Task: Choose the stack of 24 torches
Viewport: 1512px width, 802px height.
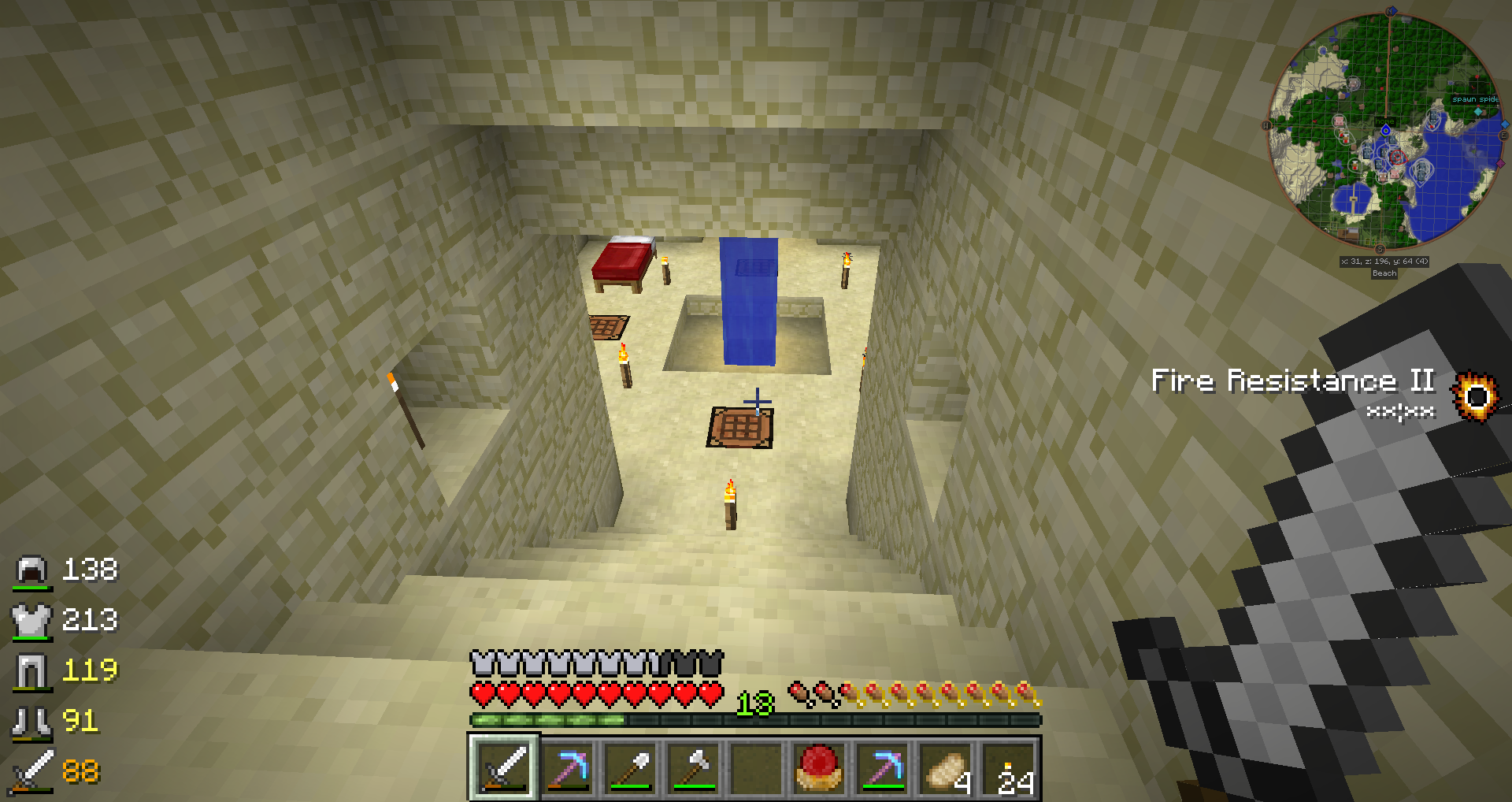Action: pyautogui.click(x=1009, y=767)
